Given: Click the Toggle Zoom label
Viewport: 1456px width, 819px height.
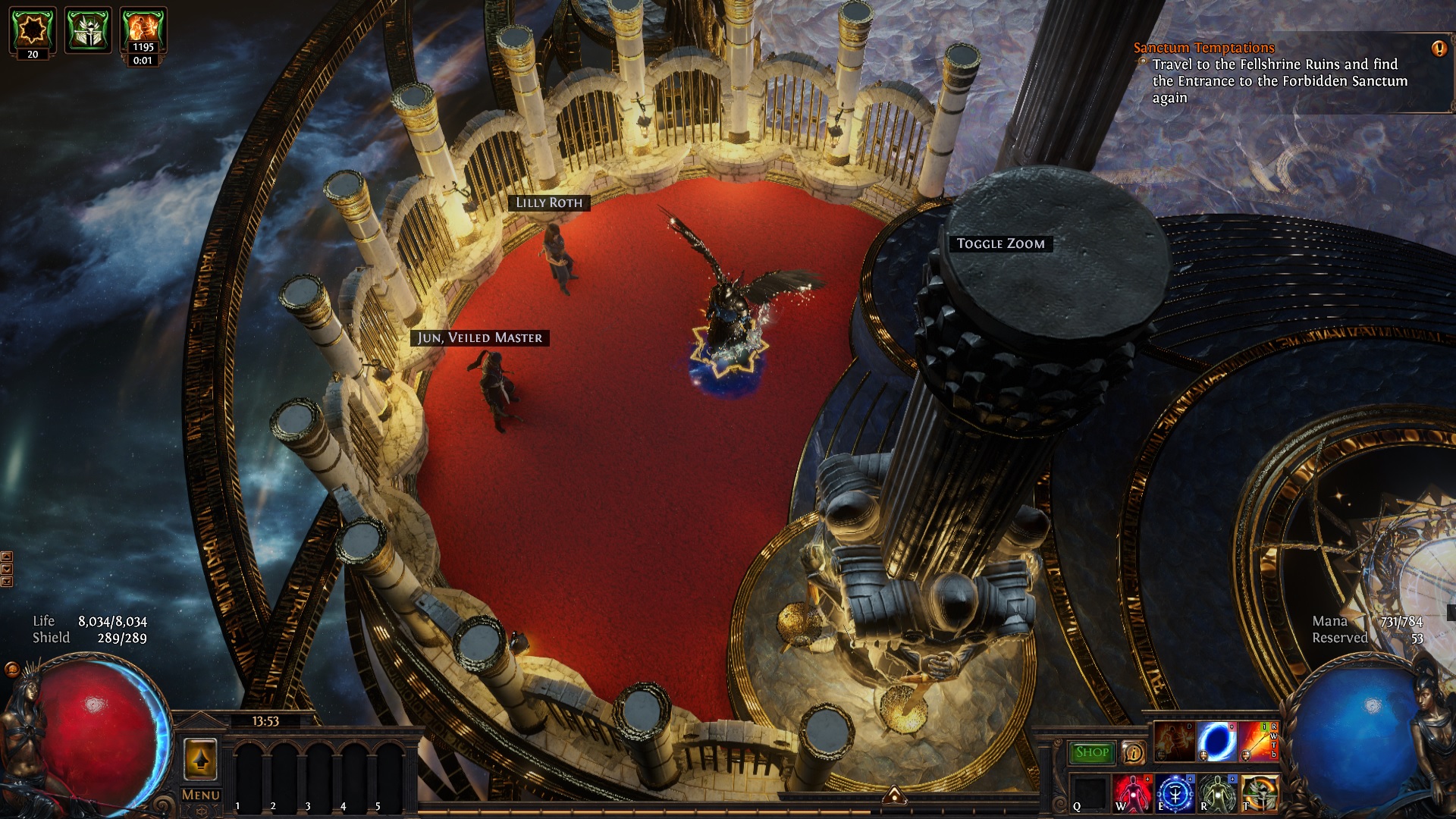Looking at the screenshot, I should pyautogui.click(x=1000, y=243).
